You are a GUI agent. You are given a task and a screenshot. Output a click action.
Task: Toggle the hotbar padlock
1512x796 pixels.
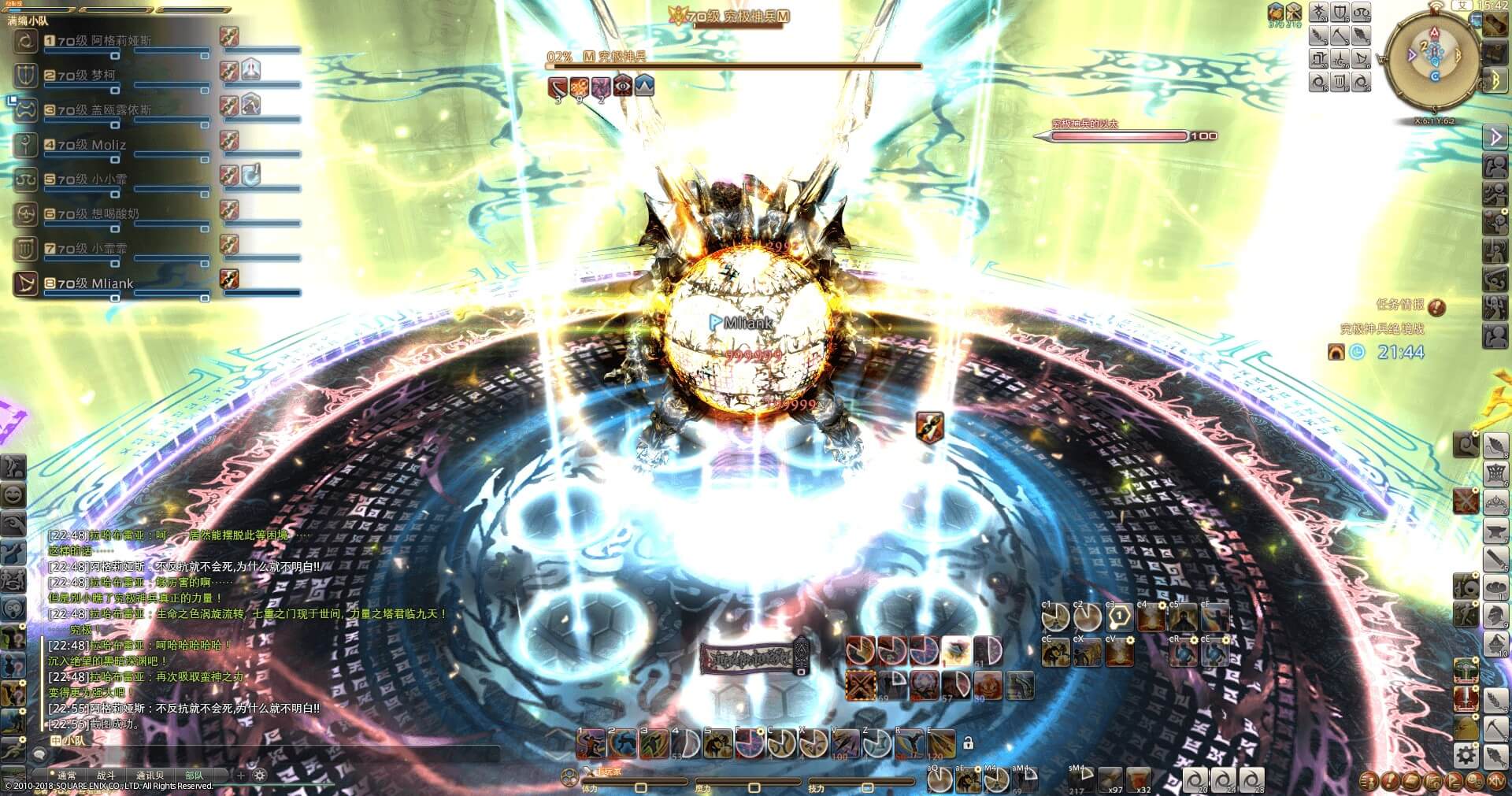point(968,742)
